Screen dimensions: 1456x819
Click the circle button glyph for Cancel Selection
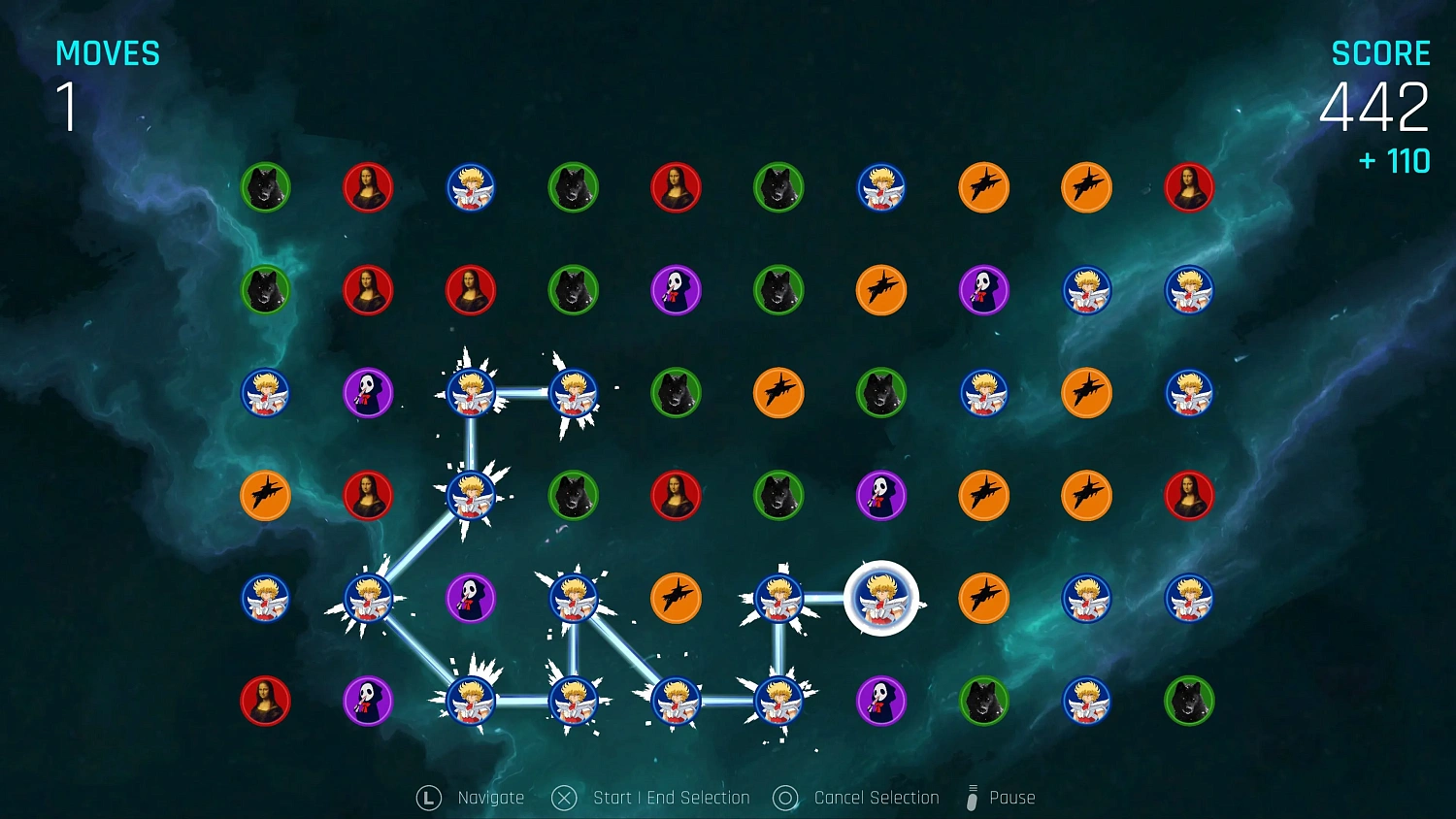pyautogui.click(x=784, y=797)
